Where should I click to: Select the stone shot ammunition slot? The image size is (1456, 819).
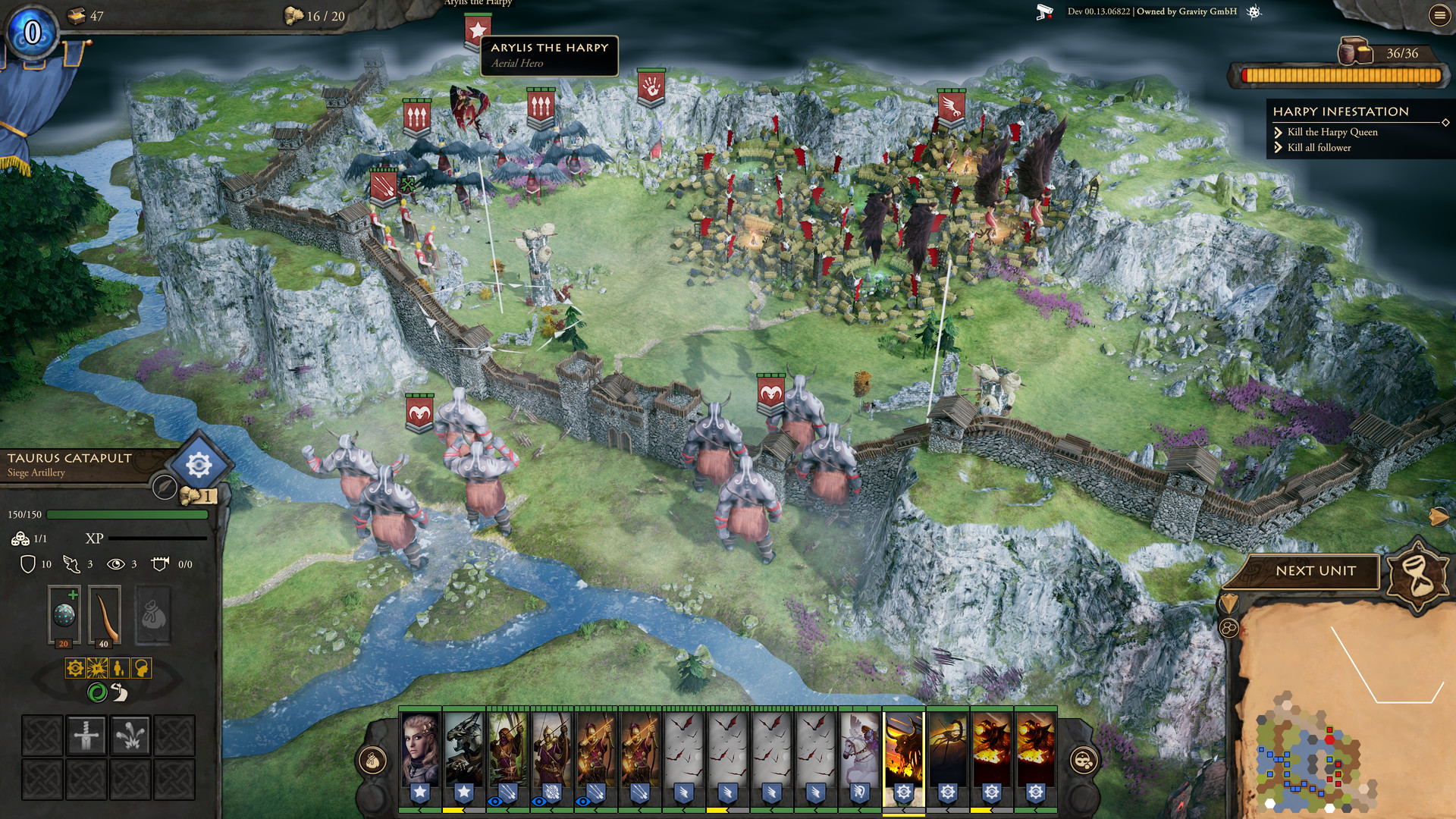pos(64,611)
